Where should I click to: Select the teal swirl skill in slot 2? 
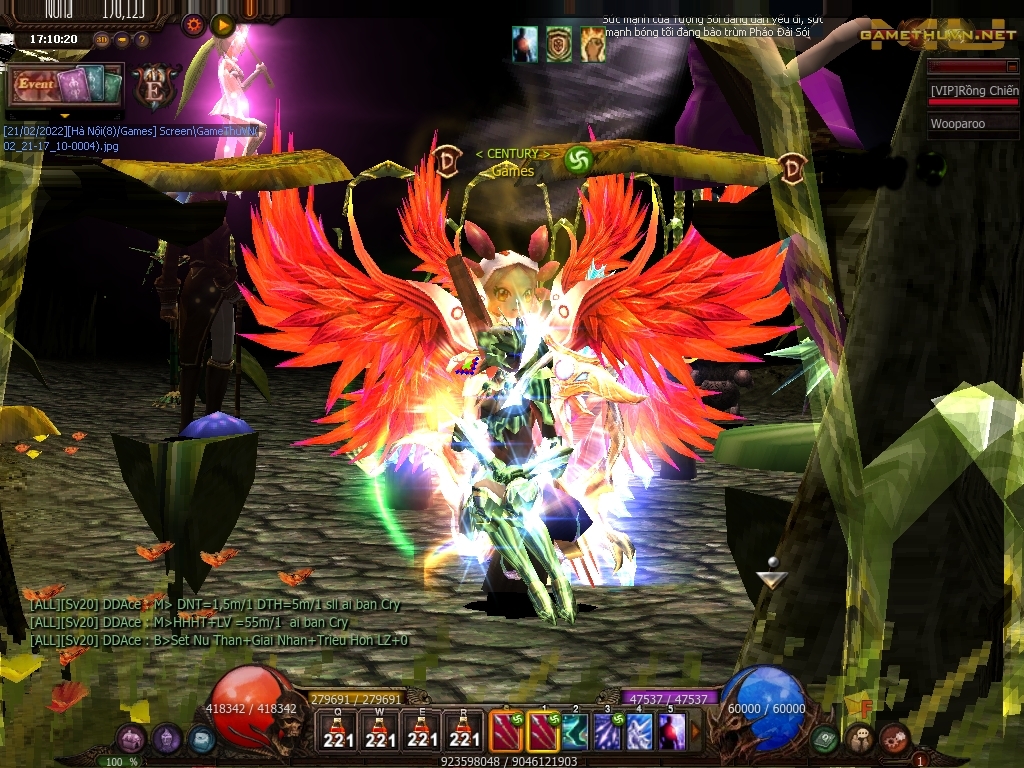575,731
